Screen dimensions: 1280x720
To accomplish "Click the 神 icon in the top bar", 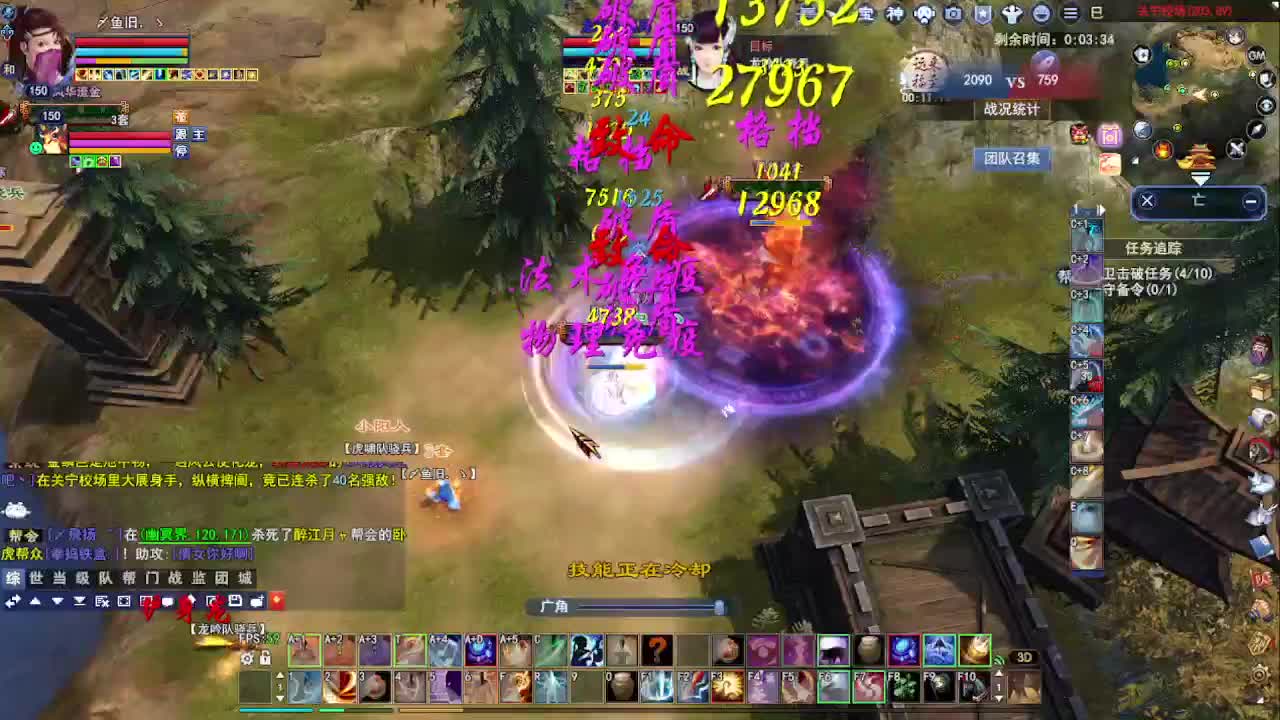I will point(895,12).
